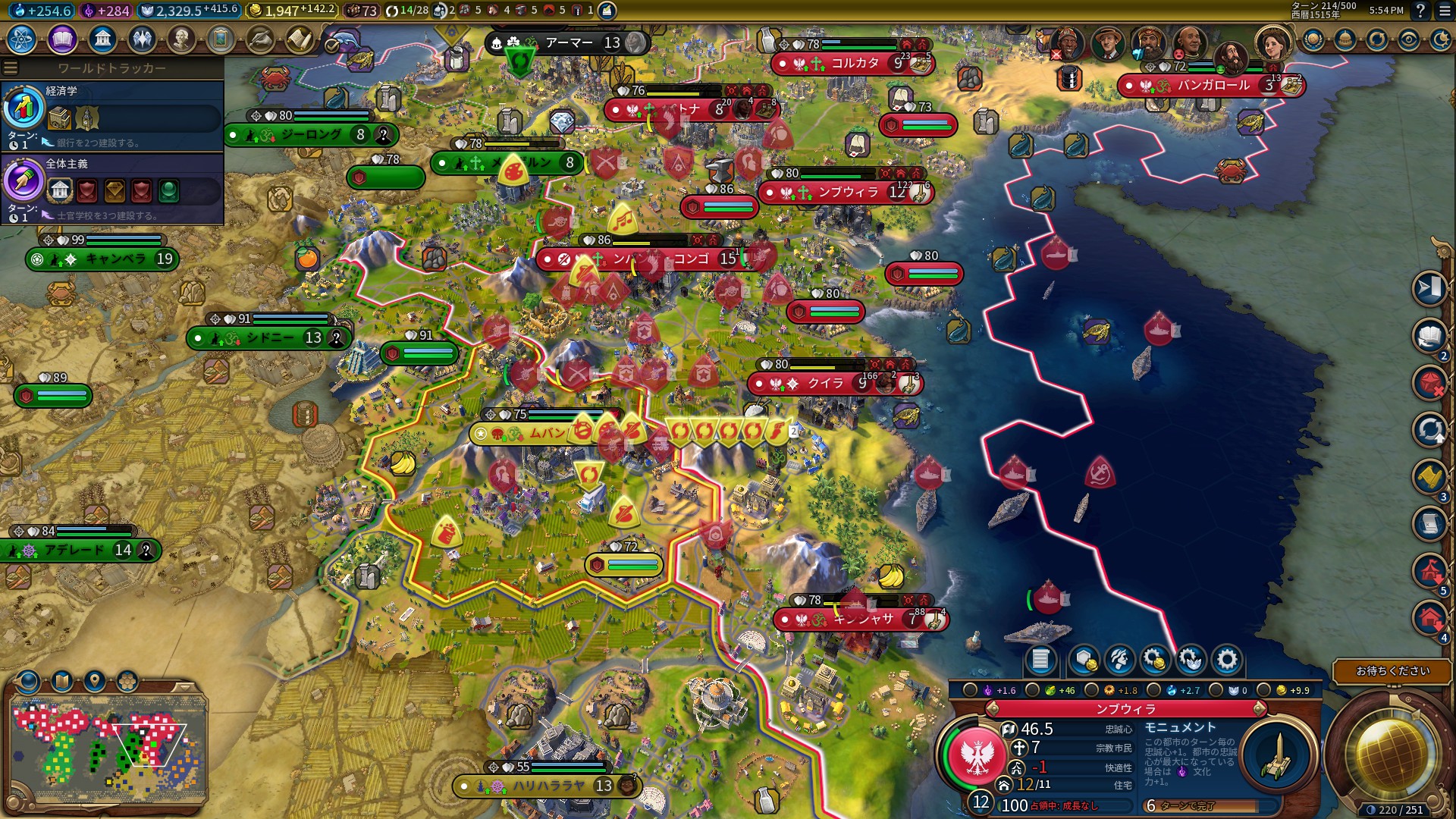This screenshot has width=1456, height=819.
Task: Open the Great Works framed-painting icon
Action: [221, 39]
